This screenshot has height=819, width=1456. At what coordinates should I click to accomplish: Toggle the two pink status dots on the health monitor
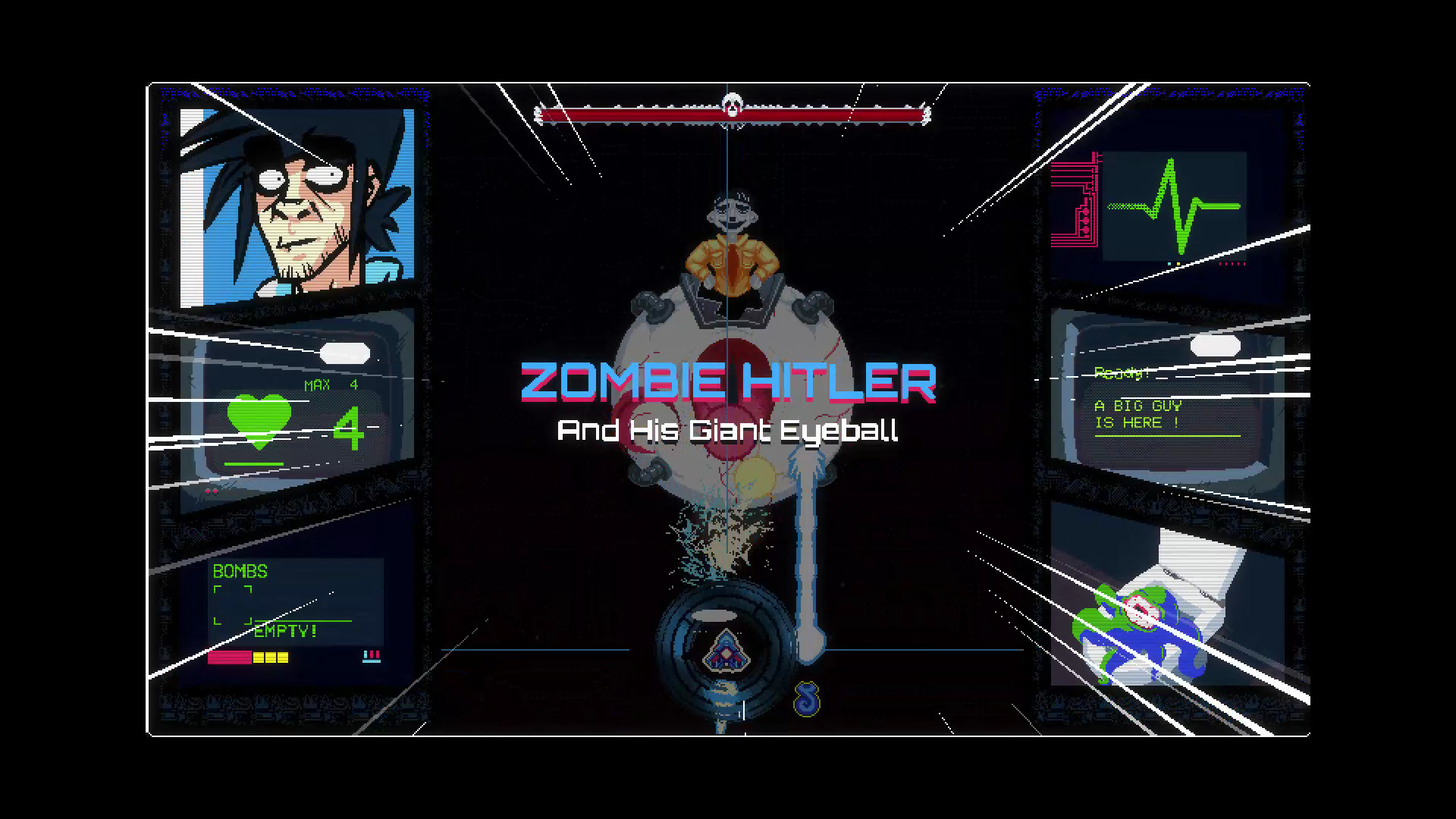tap(211, 491)
